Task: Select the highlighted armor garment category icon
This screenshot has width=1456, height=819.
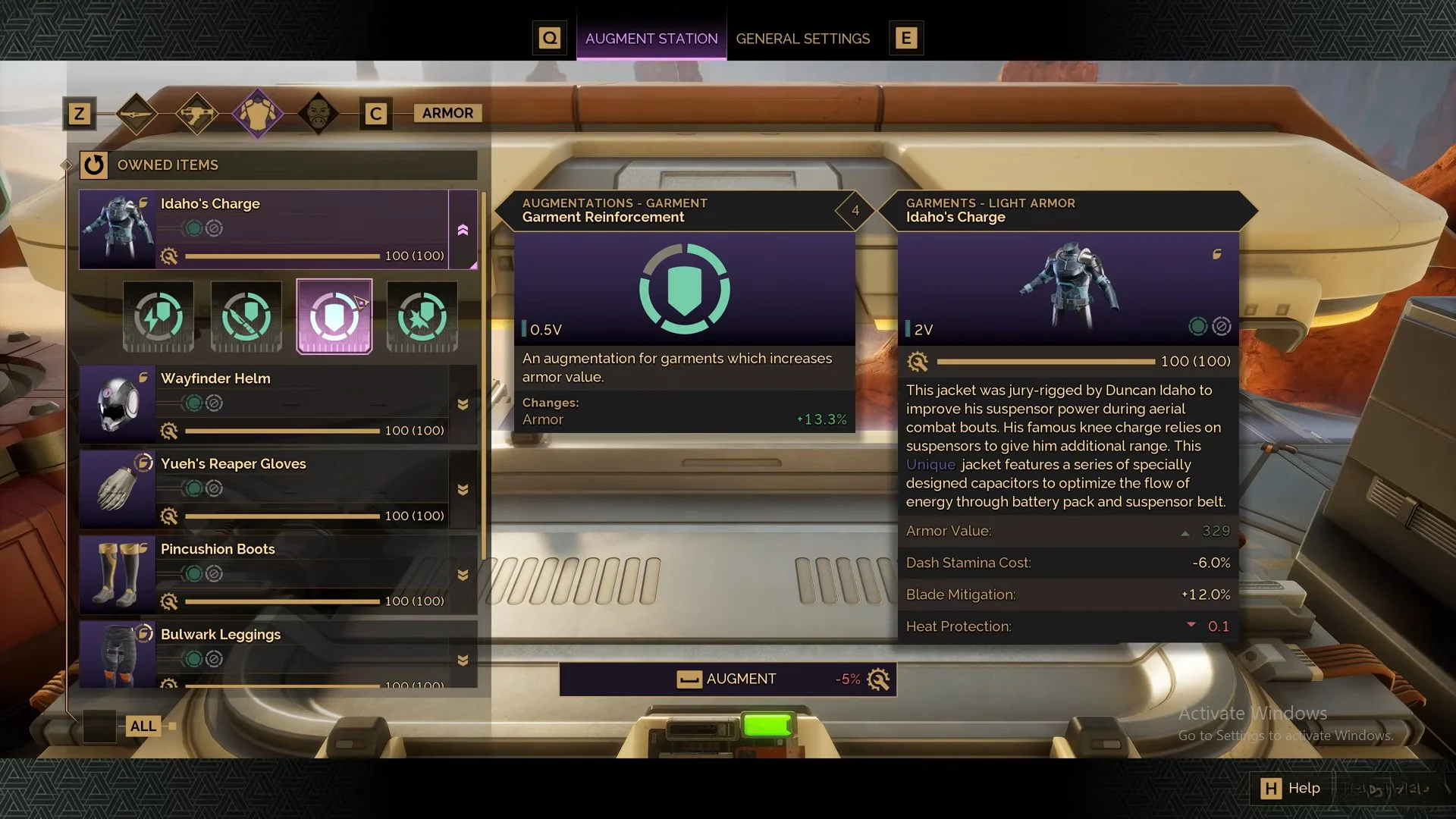Action: pos(257,113)
